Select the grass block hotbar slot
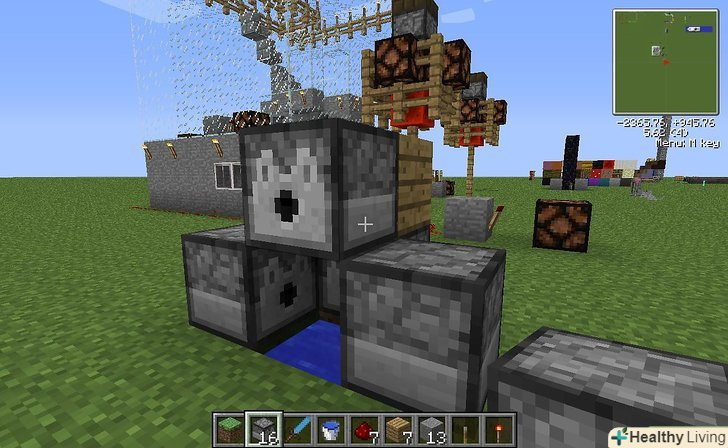The height and width of the screenshot is (448, 728). coord(228,430)
